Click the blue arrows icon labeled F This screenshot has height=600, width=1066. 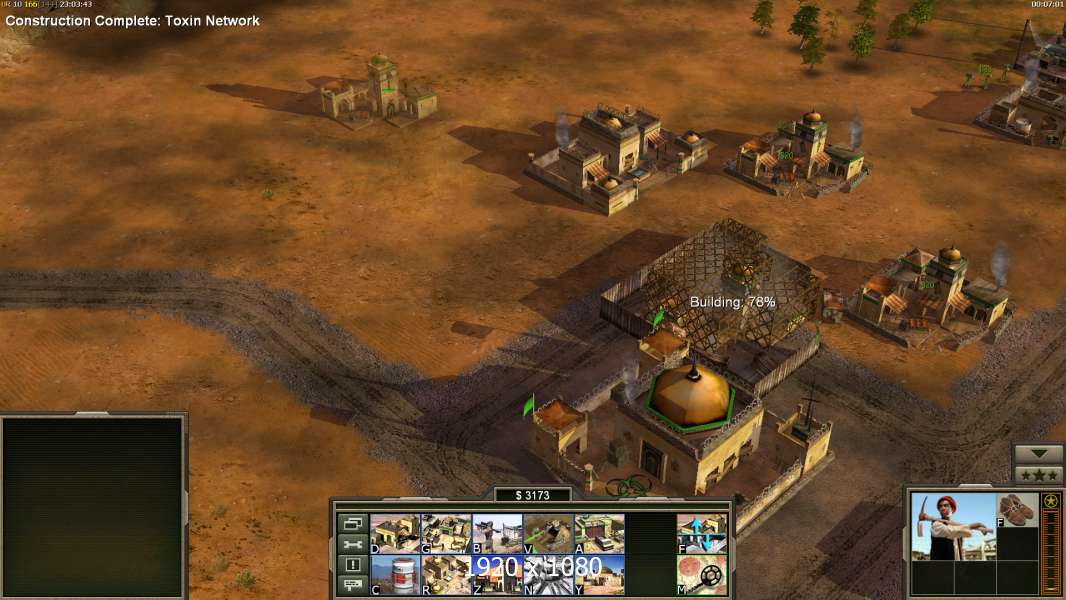(x=702, y=533)
